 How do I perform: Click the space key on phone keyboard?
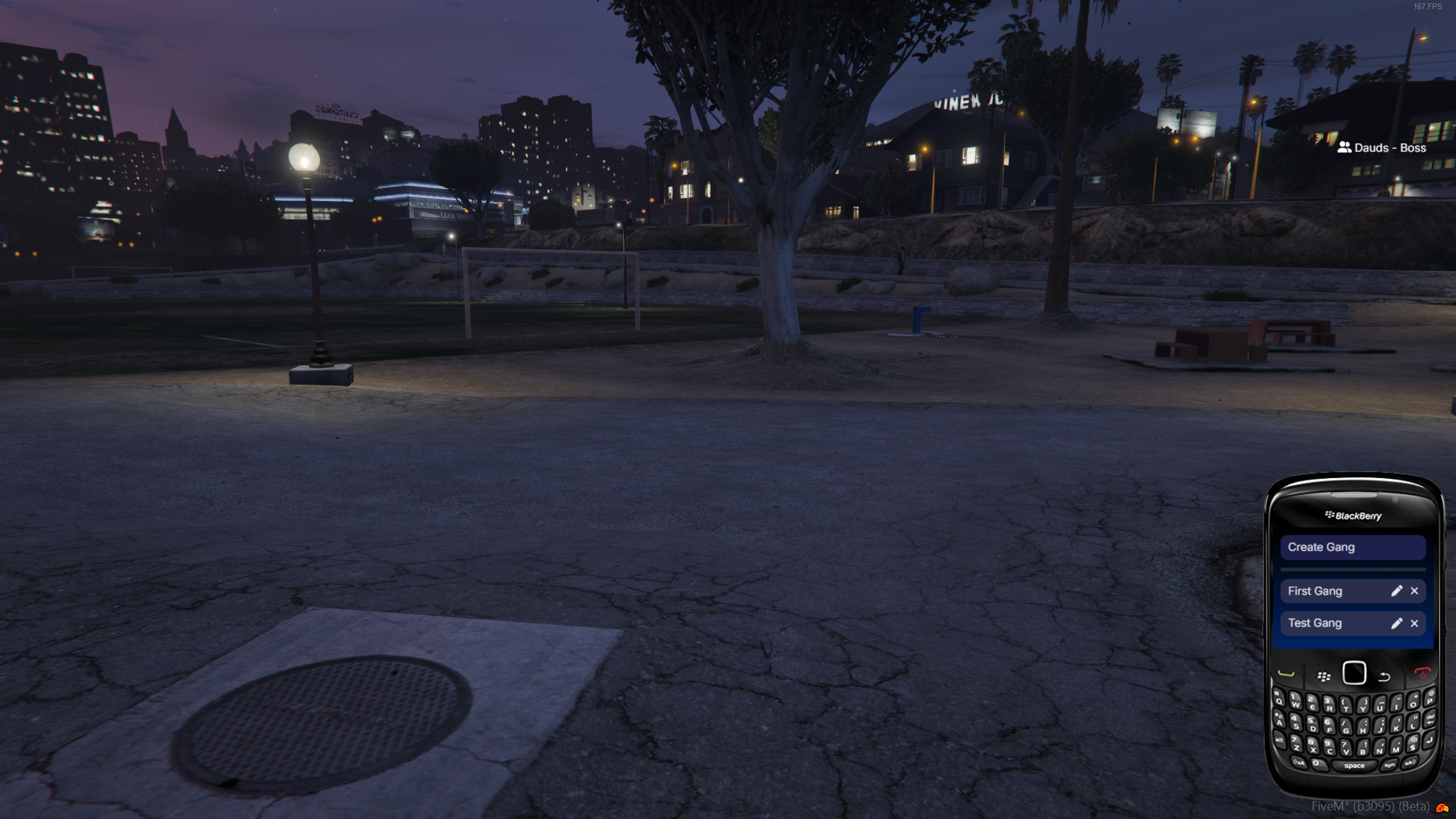pos(1354,766)
